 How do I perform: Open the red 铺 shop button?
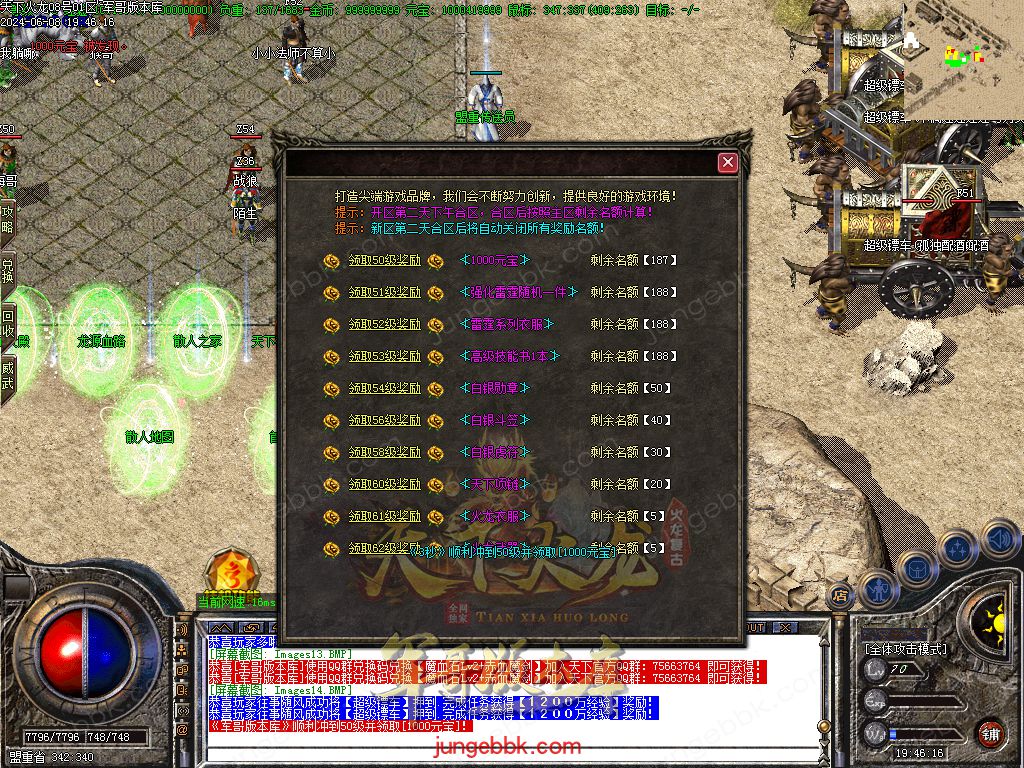(989, 732)
